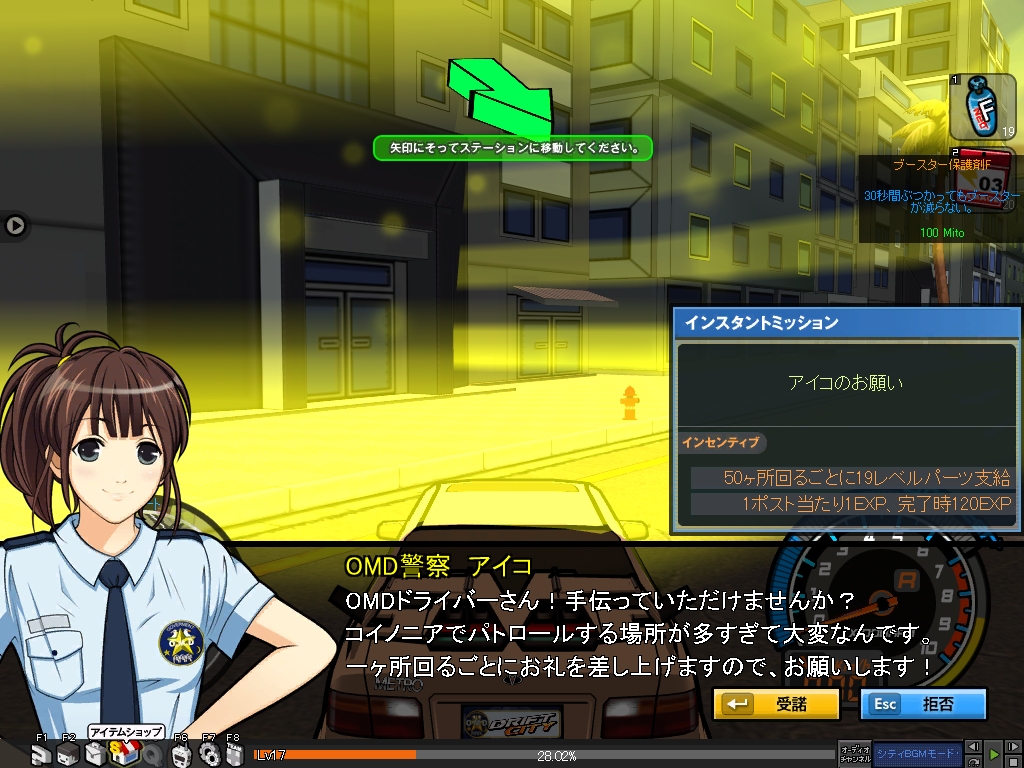Screen dimensions: 1024x768
Task: Decline the mission with the 拒否 button
Action: pyautogui.click(x=922, y=704)
